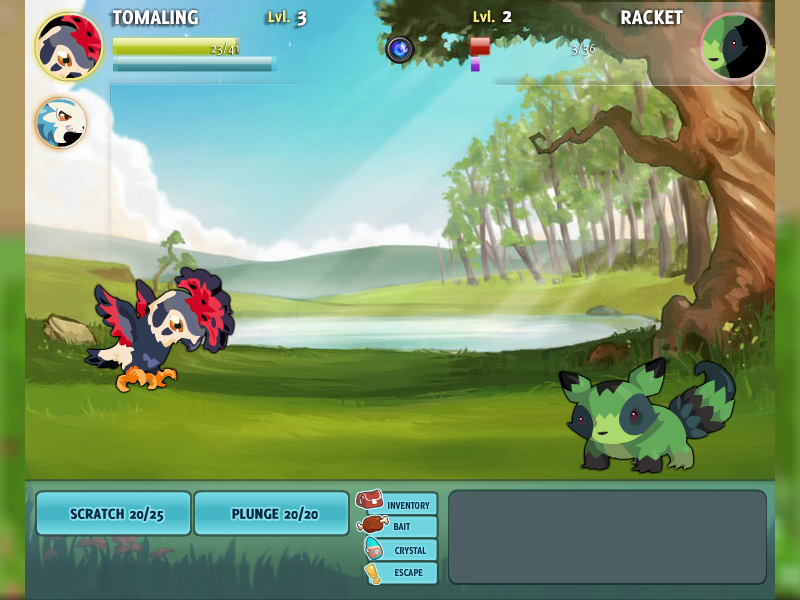Open the Inventory menu
The width and height of the screenshot is (800, 600).
pyautogui.click(x=400, y=505)
